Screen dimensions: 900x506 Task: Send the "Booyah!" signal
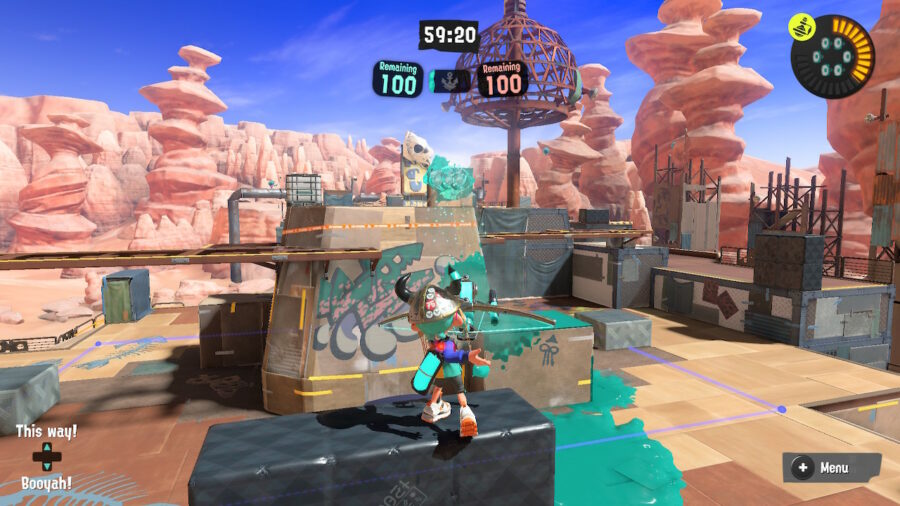tap(46, 483)
